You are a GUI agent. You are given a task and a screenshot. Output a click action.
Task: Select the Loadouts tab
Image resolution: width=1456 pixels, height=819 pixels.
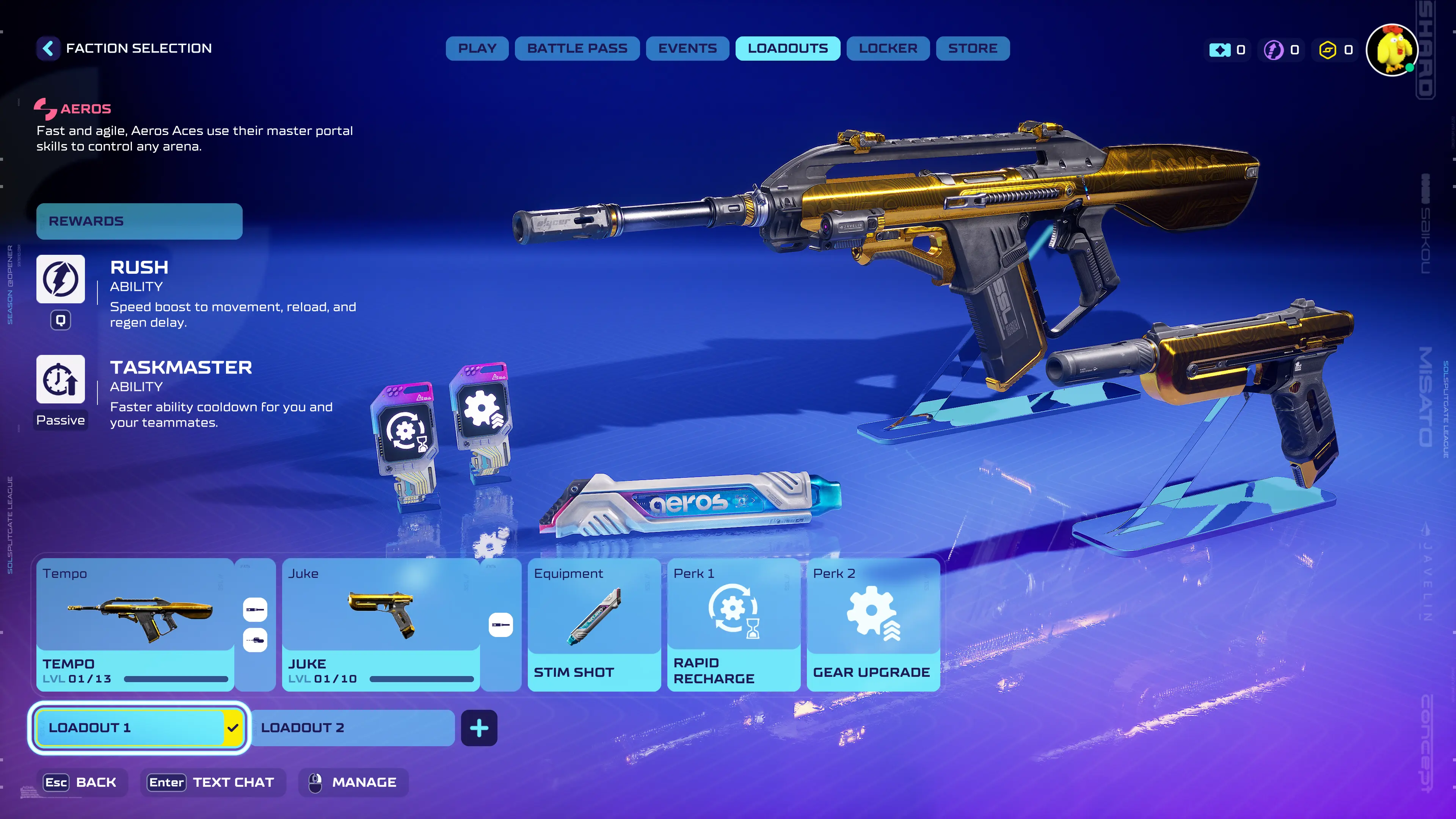(x=788, y=49)
